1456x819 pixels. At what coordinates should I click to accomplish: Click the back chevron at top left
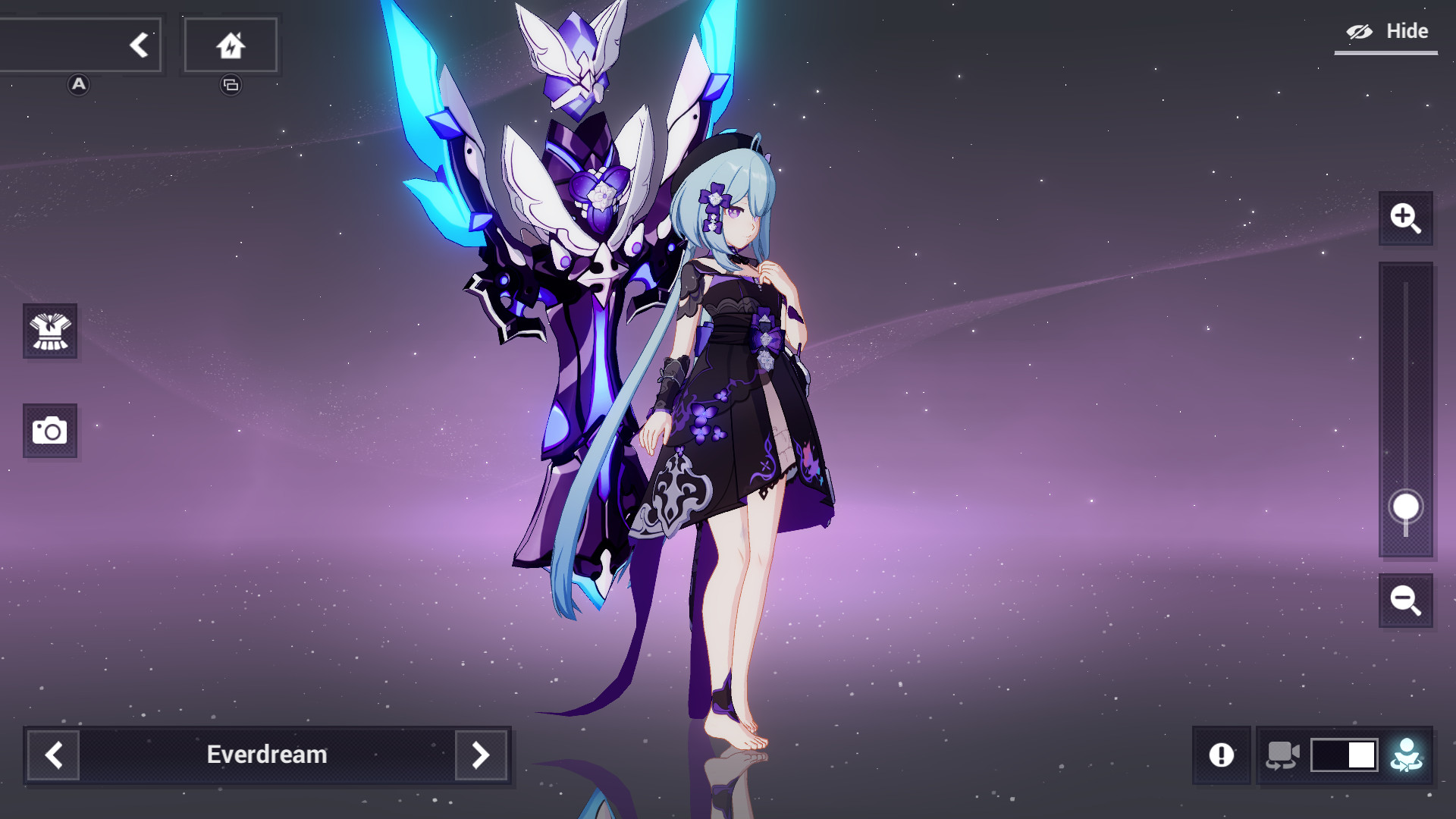click(140, 45)
